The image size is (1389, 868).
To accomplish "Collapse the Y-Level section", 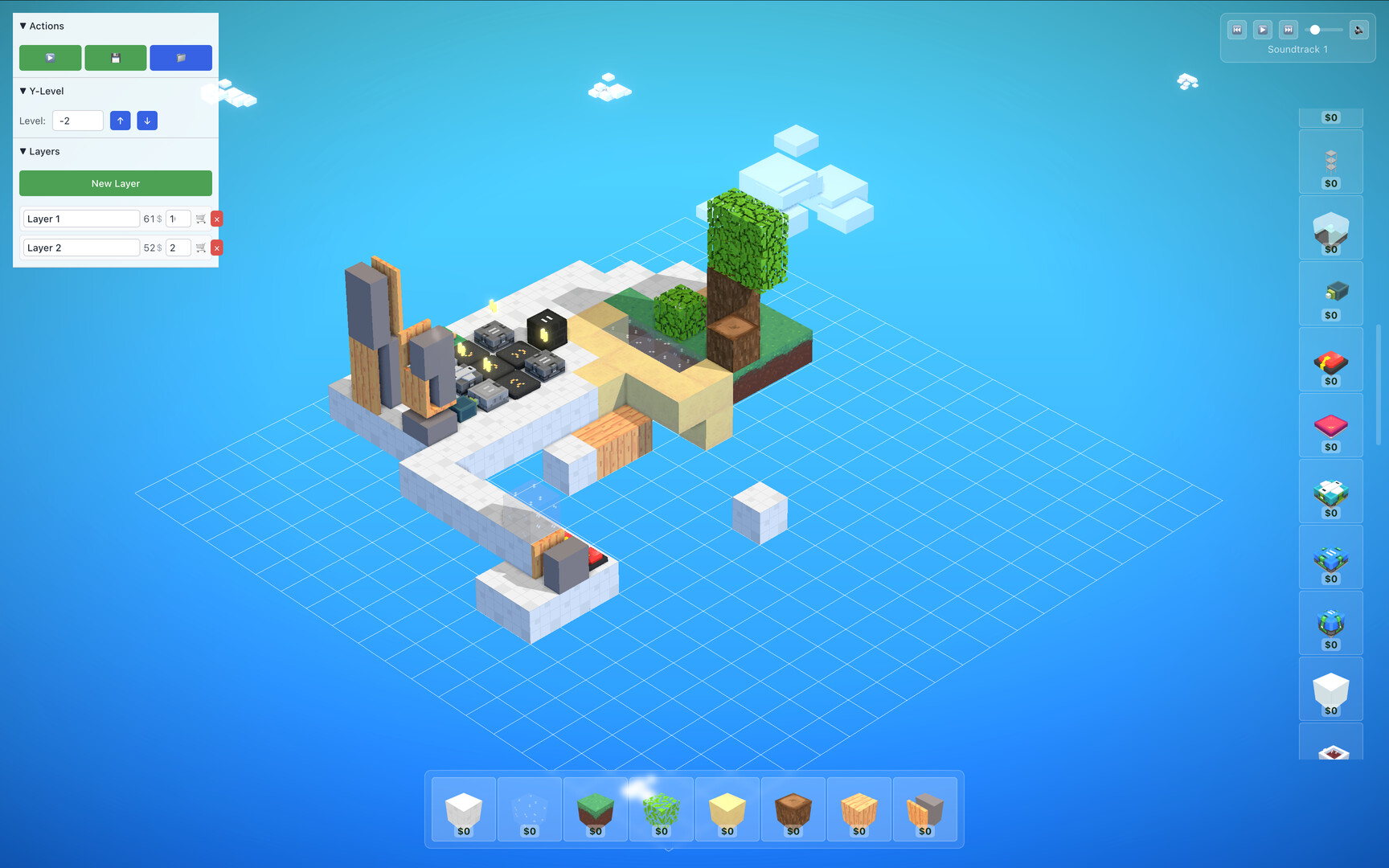I will 23,91.
